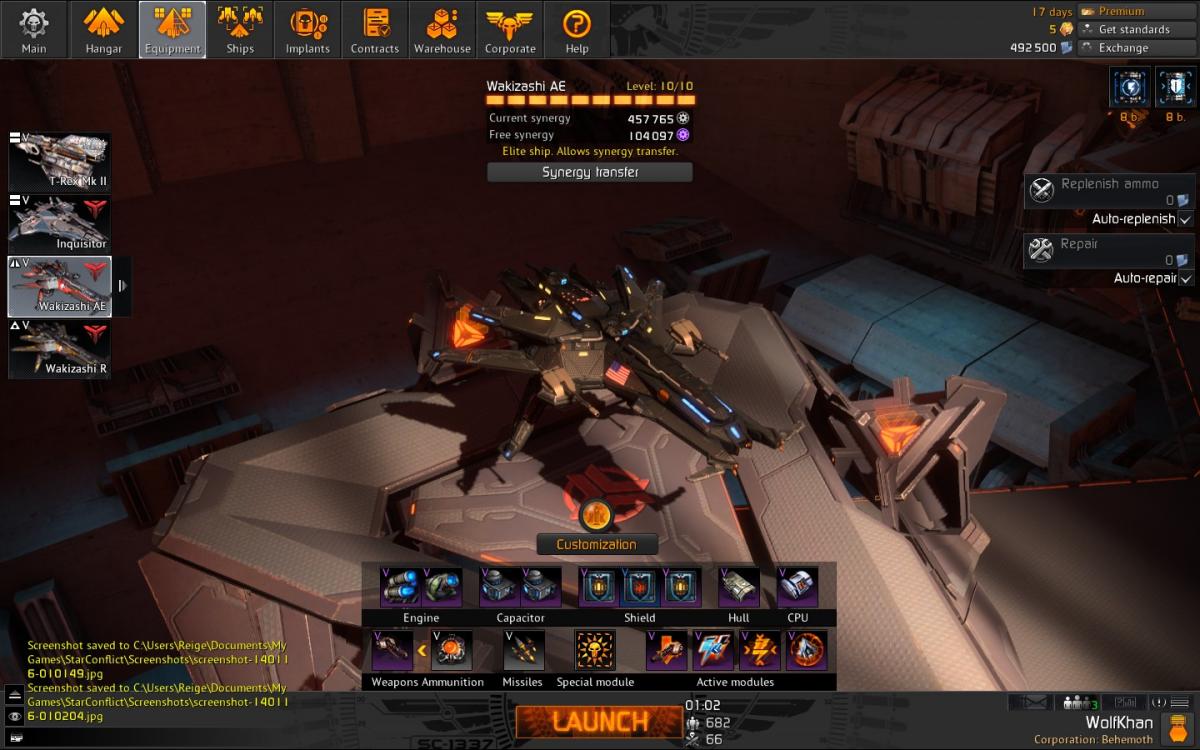Toggle the Auto-repair checkbox
This screenshot has width=1200, height=750.
pyautogui.click(x=1185, y=278)
